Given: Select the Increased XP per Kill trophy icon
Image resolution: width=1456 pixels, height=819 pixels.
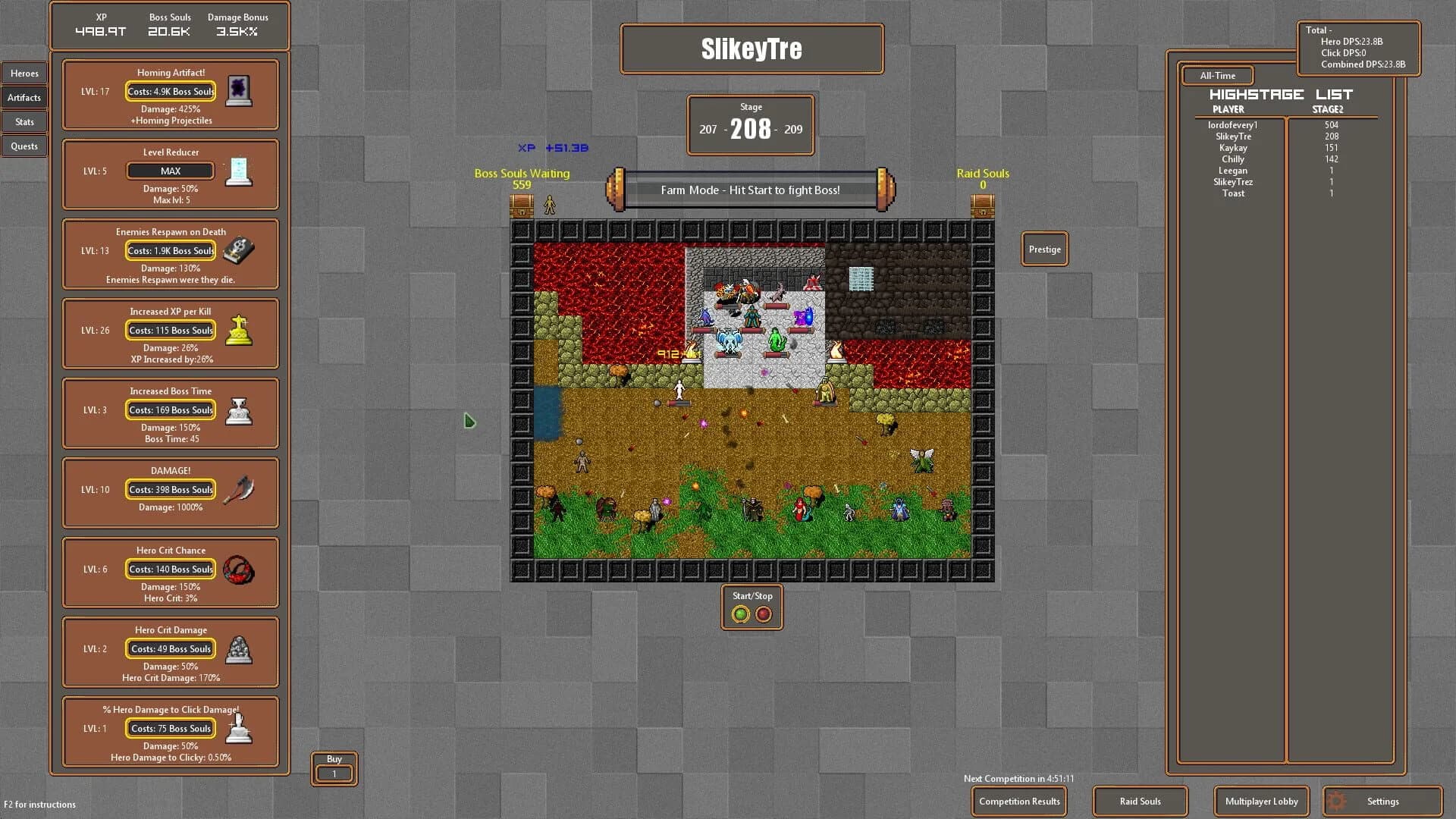Looking at the screenshot, I should click(x=239, y=330).
